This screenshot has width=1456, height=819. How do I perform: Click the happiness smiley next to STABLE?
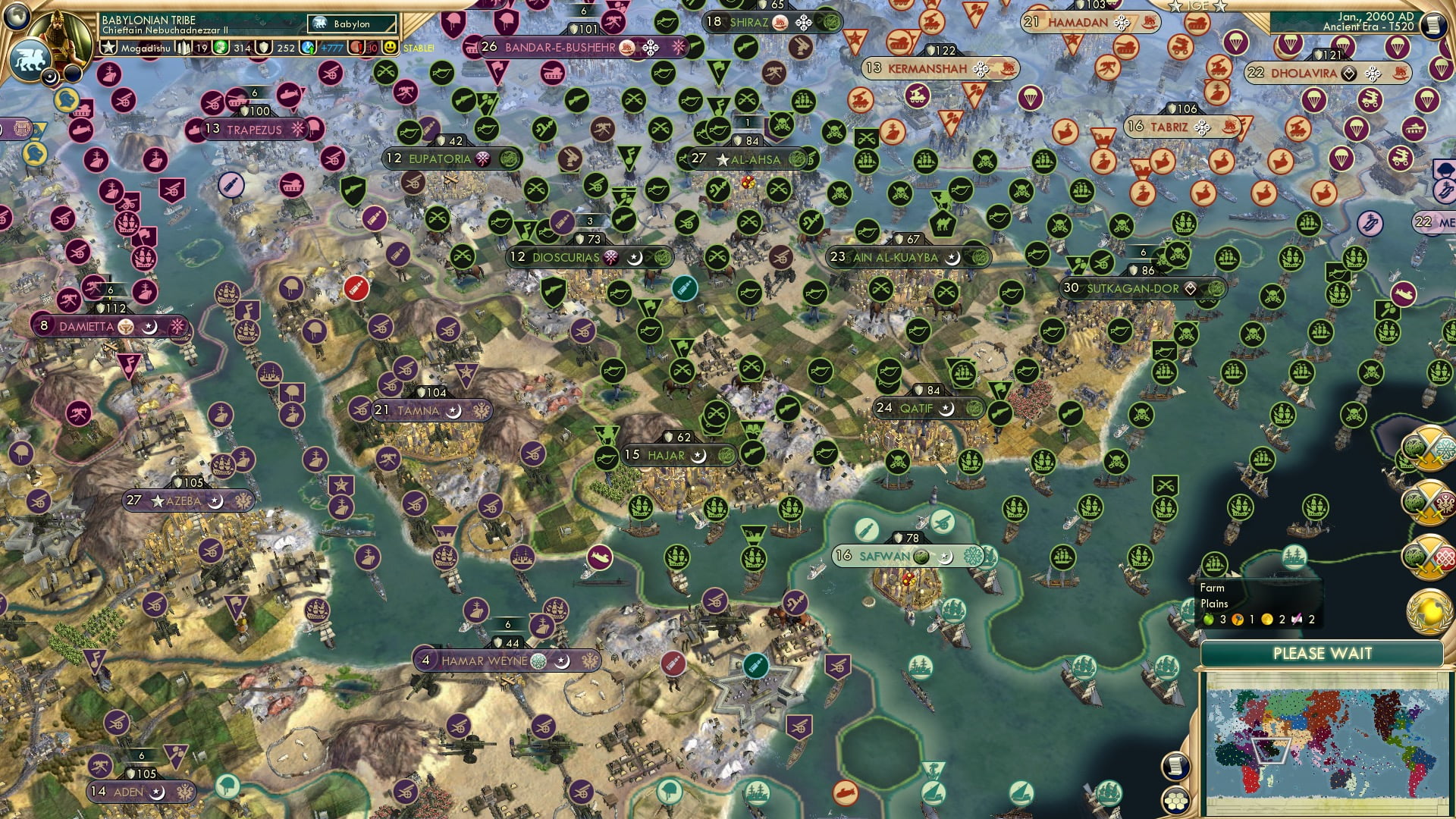(389, 47)
